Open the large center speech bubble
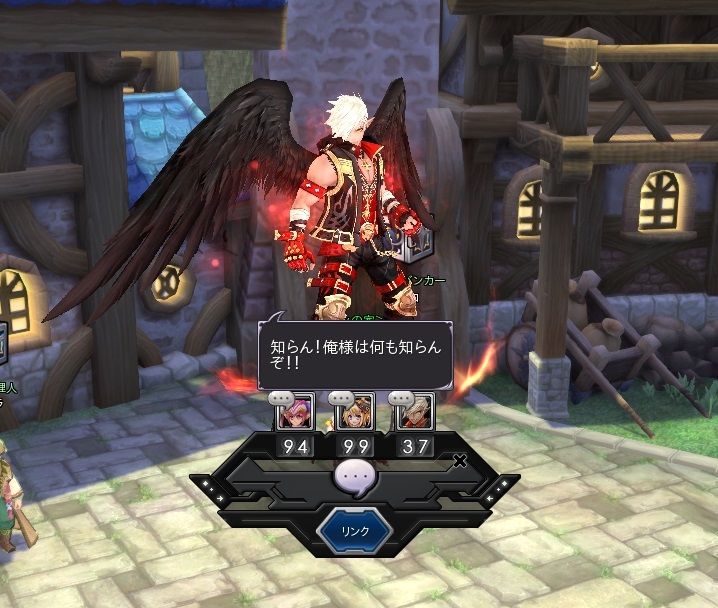Screen dimensions: 718x608 point(355,479)
